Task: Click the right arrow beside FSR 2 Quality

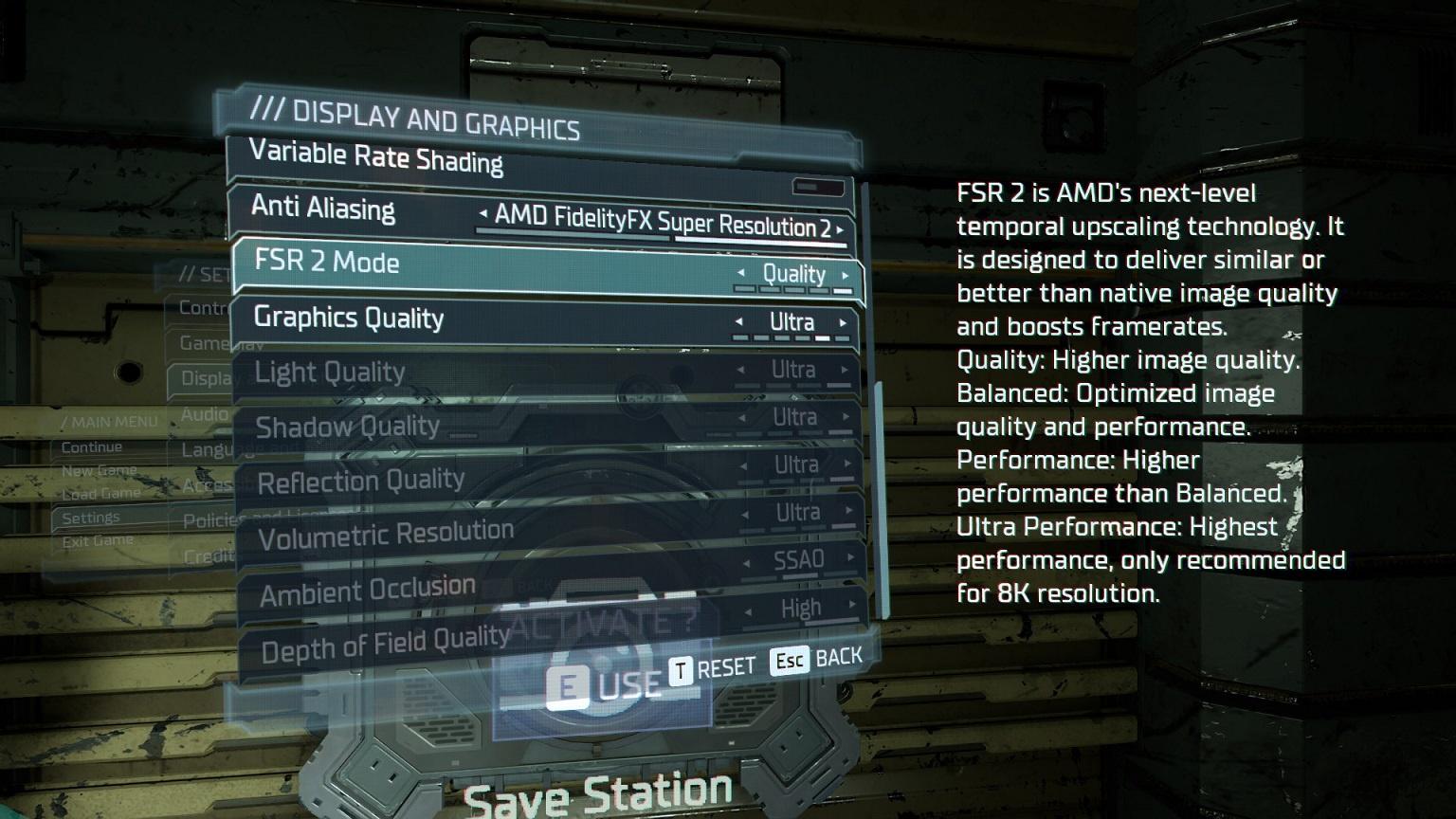Action: [x=846, y=276]
